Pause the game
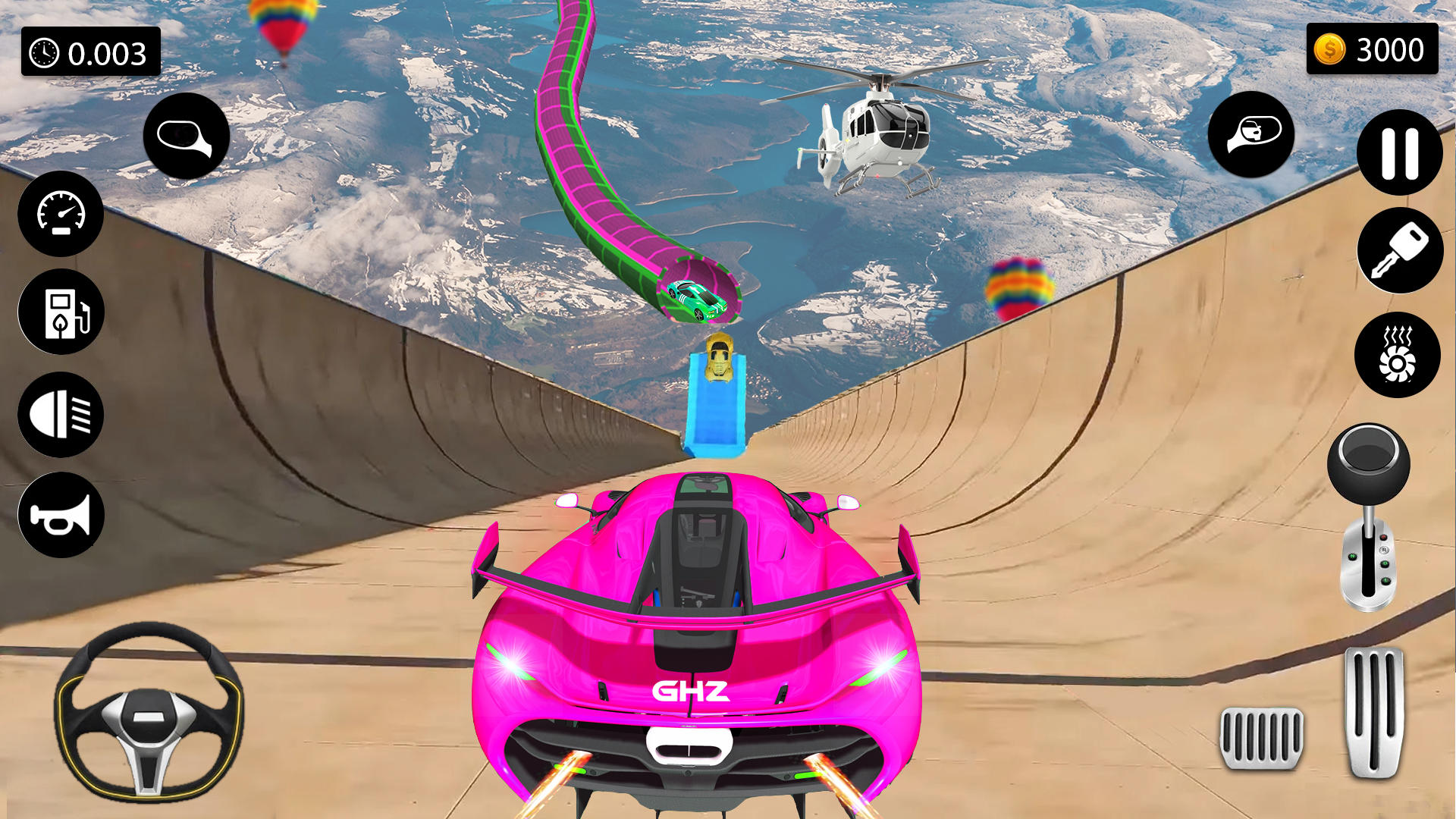The width and height of the screenshot is (1456, 819). [x=1399, y=152]
